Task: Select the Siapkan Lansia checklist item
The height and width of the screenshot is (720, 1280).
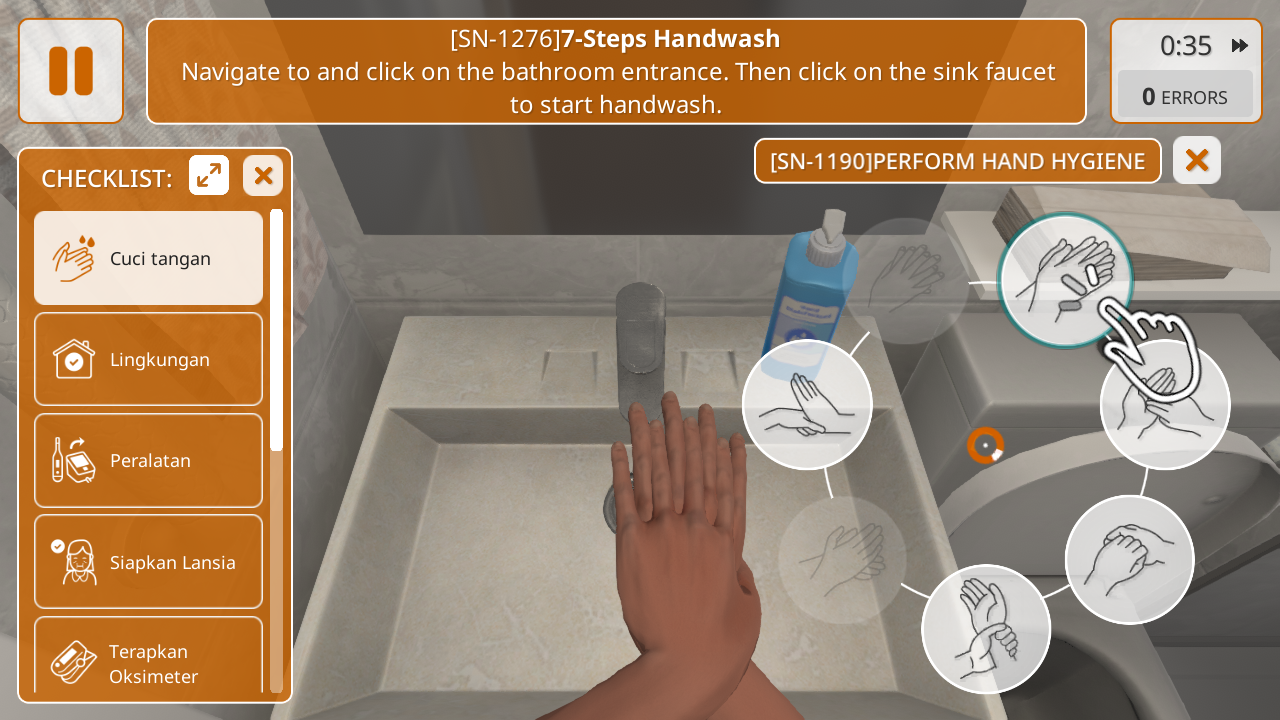Action: [148, 561]
